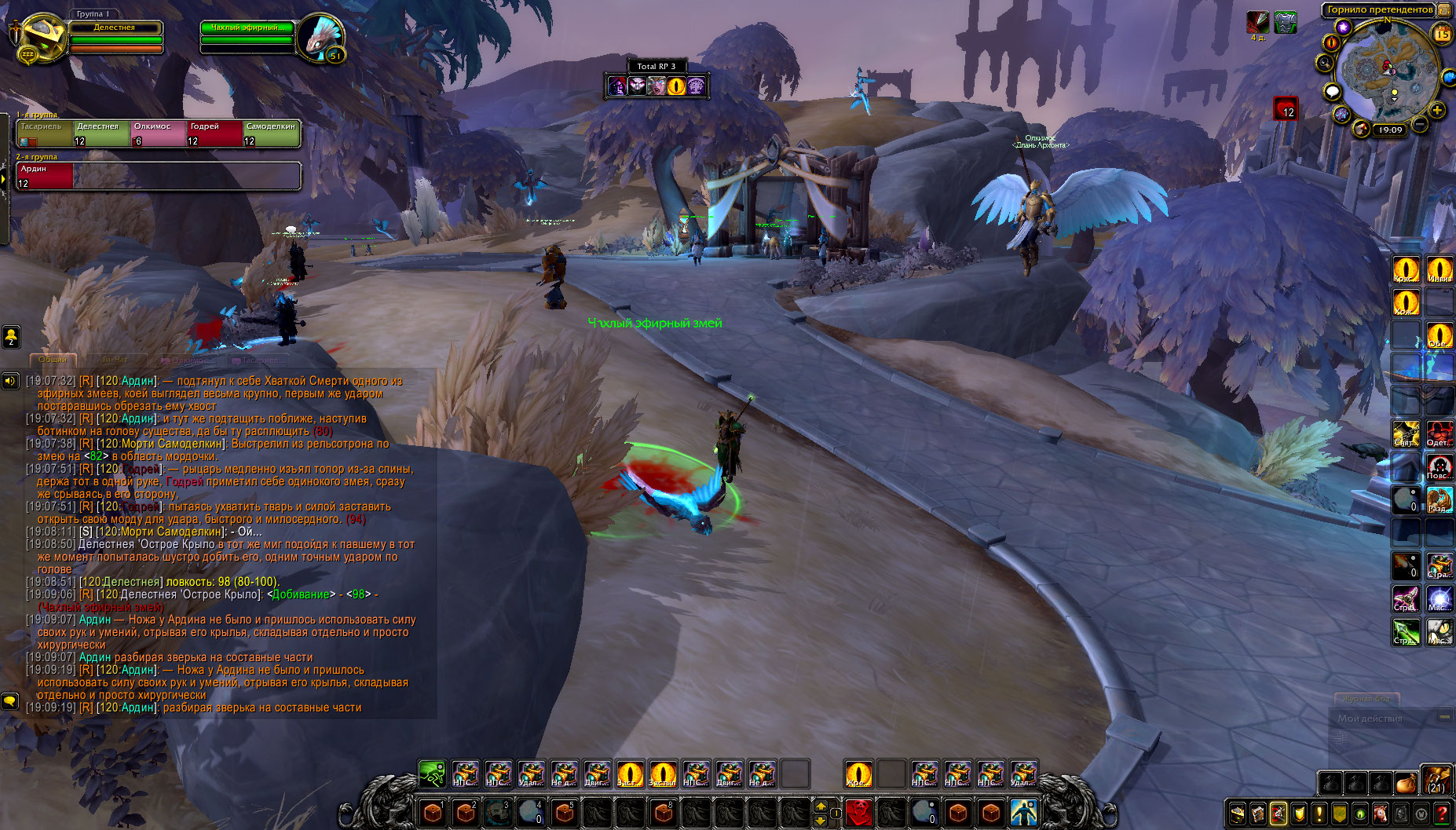The image size is (1456, 830).
Task: Open the calendar showing day 15
Action: pos(1442,33)
